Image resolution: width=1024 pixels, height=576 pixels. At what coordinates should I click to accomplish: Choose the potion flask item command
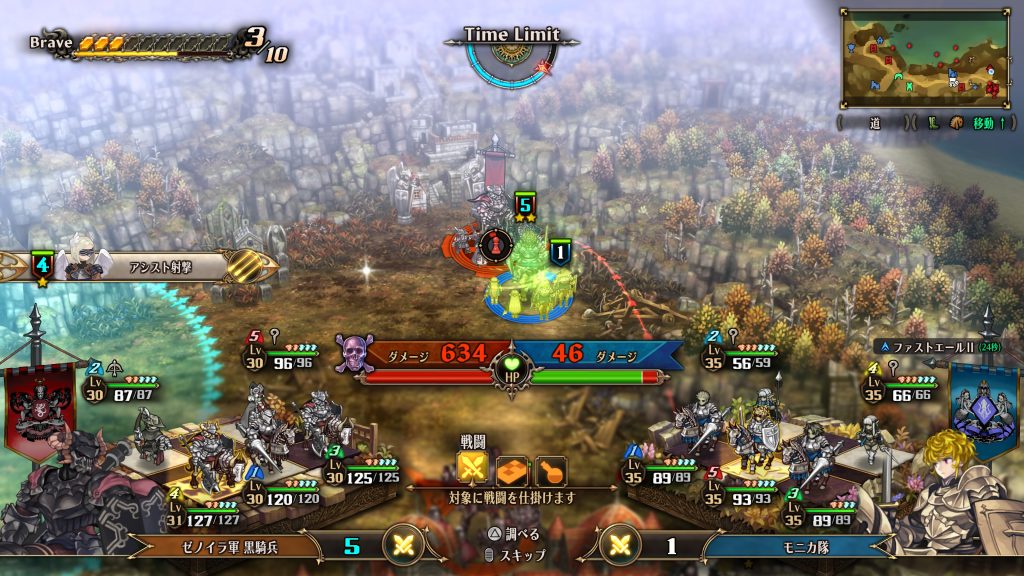(551, 469)
